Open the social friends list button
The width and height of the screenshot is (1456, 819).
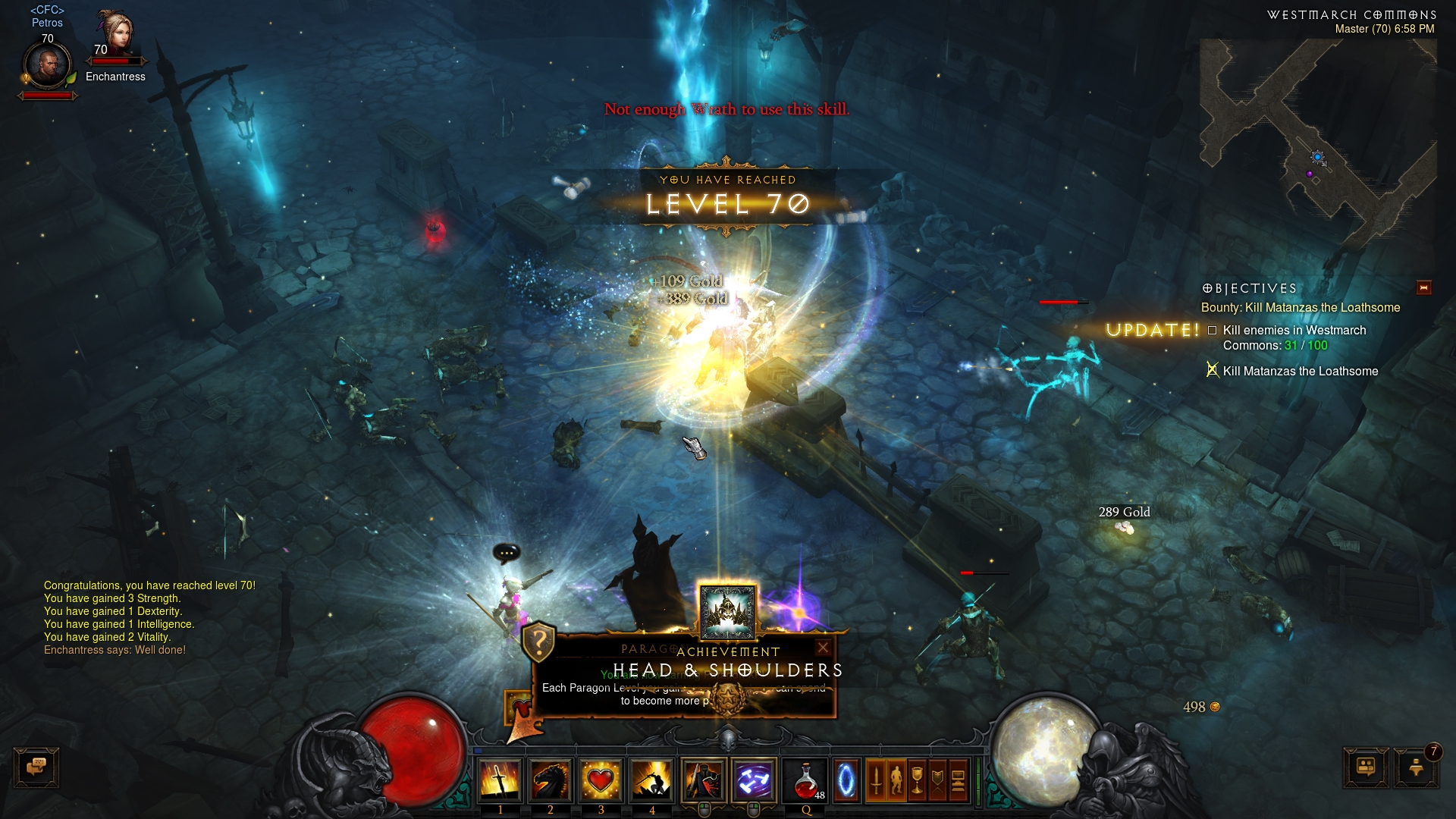point(1366,767)
